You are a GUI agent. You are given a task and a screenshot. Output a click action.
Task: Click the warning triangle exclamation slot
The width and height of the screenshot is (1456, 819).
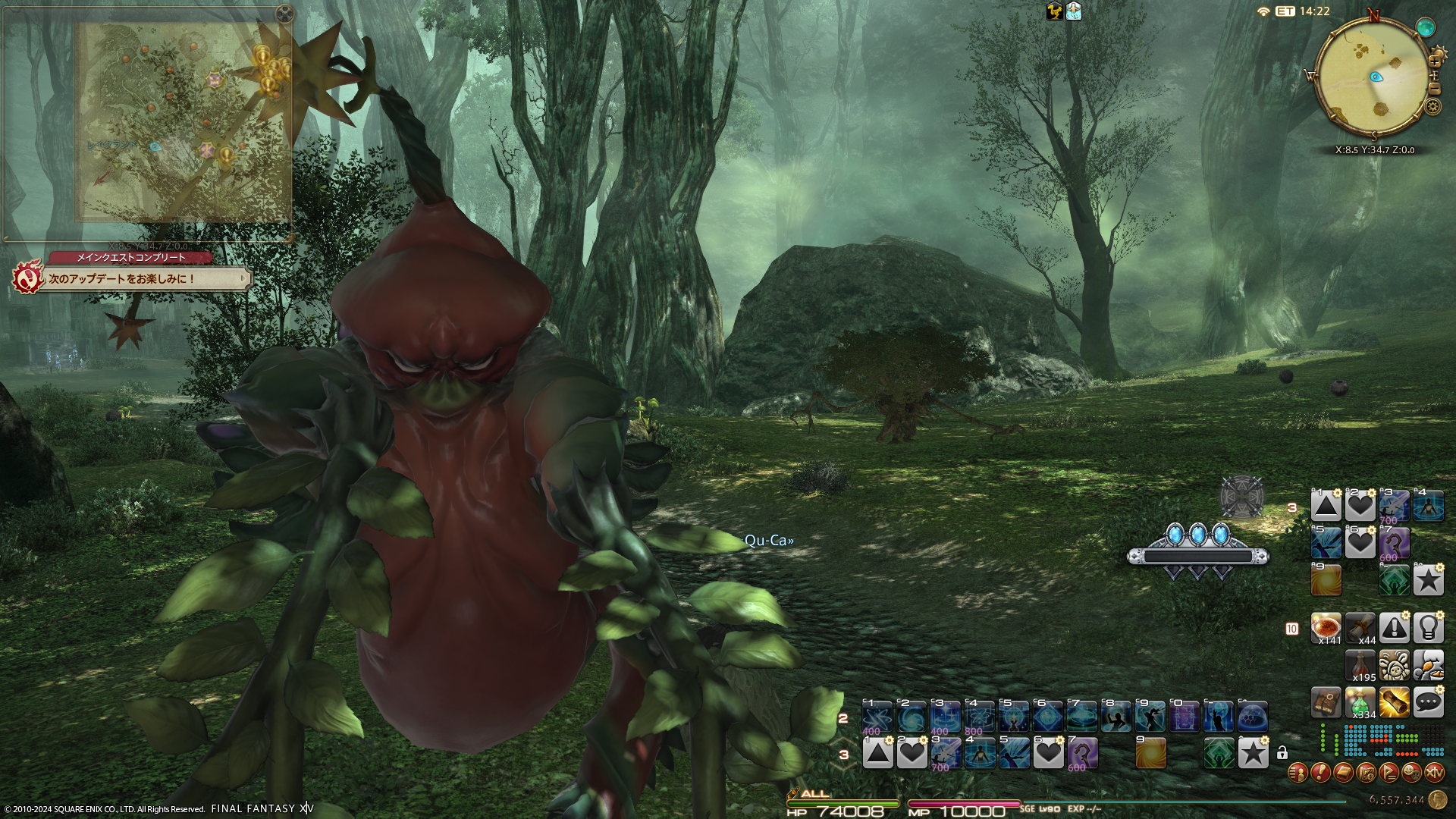(1394, 629)
